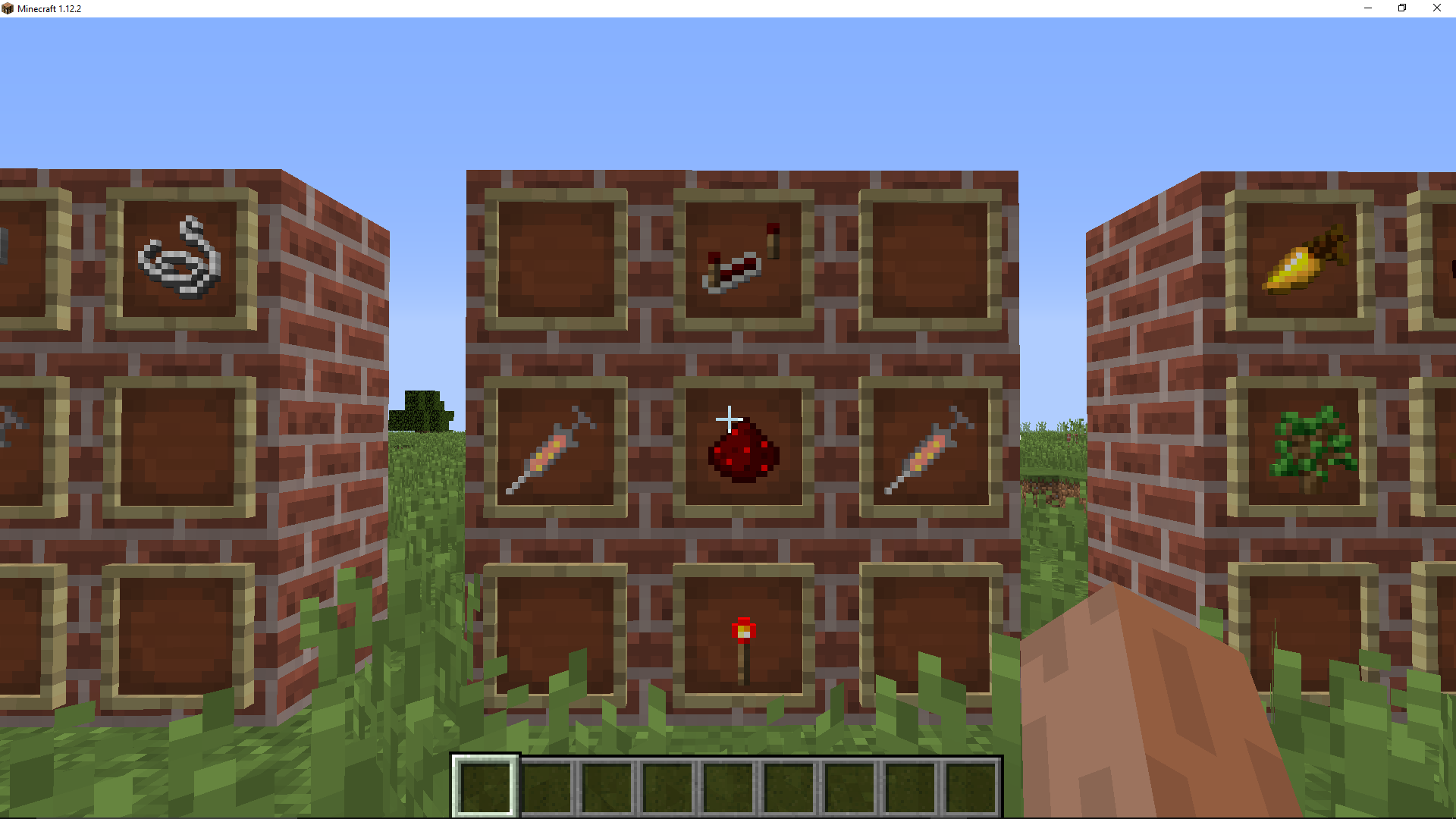Viewport: 1456px width, 819px height.
Task: Click the string in its item frame
Action: coord(180,258)
